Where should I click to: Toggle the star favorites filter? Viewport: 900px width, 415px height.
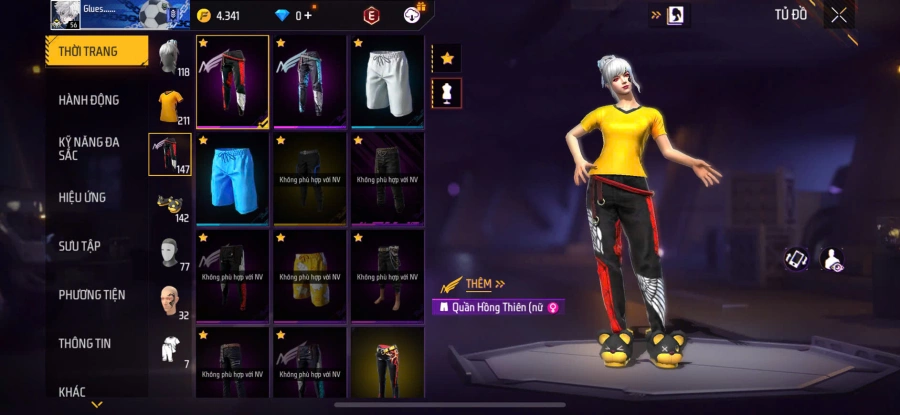click(447, 59)
